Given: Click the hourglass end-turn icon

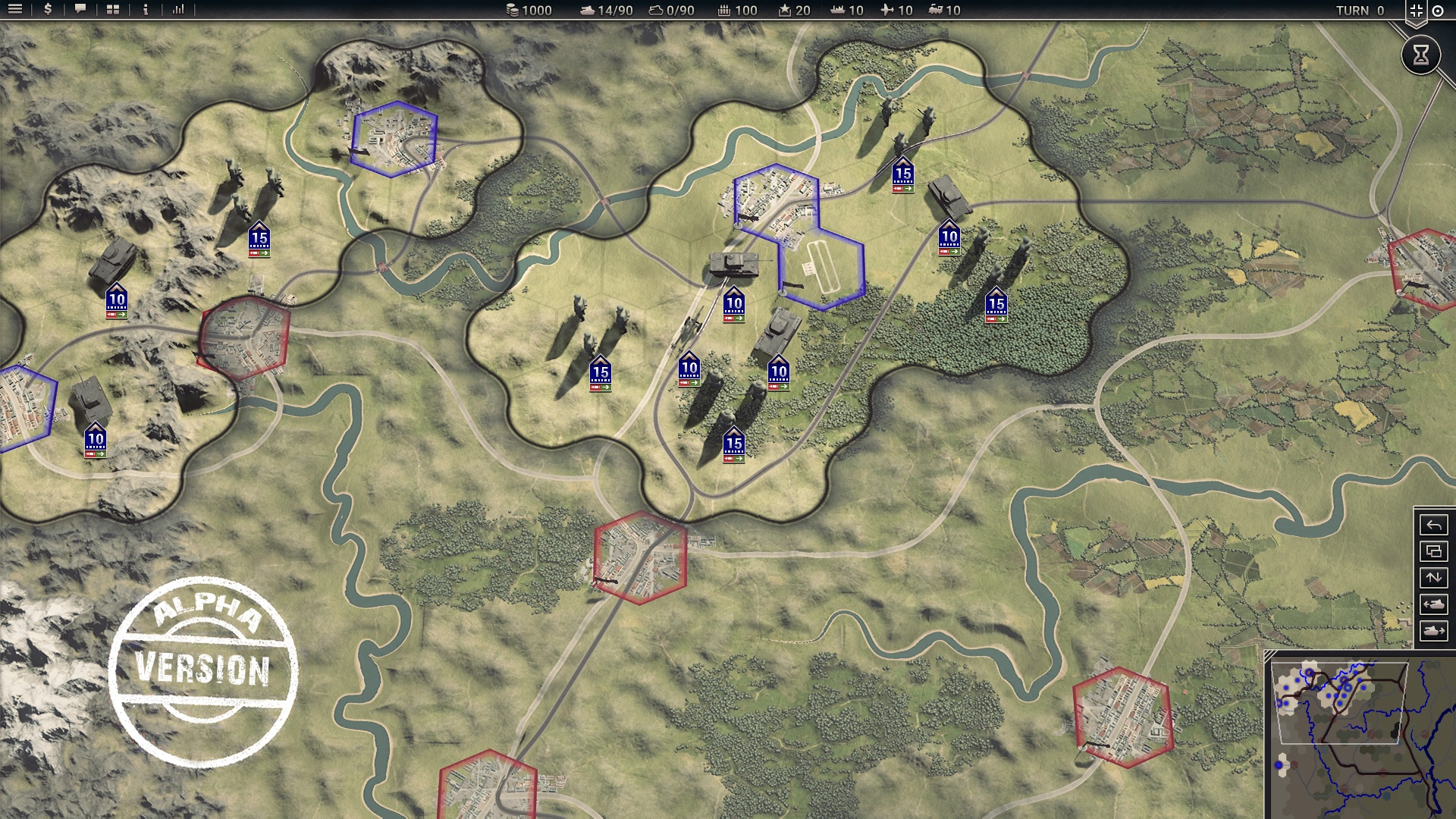Looking at the screenshot, I should pyautogui.click(x=1420, y=55).
